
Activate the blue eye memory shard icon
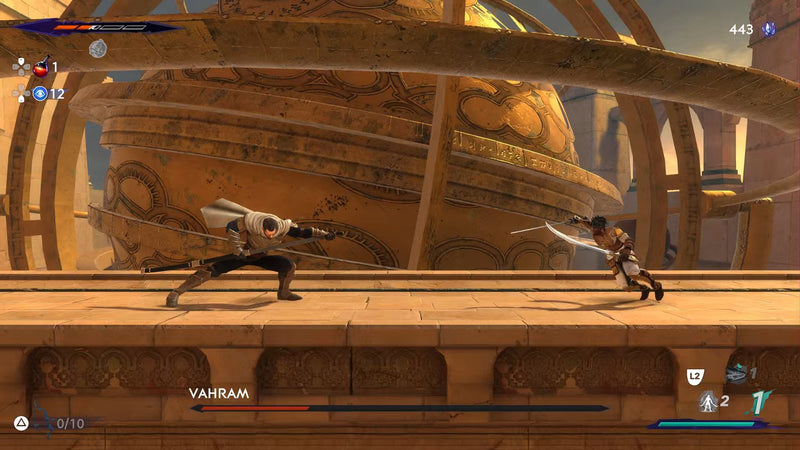pos(41,93)
